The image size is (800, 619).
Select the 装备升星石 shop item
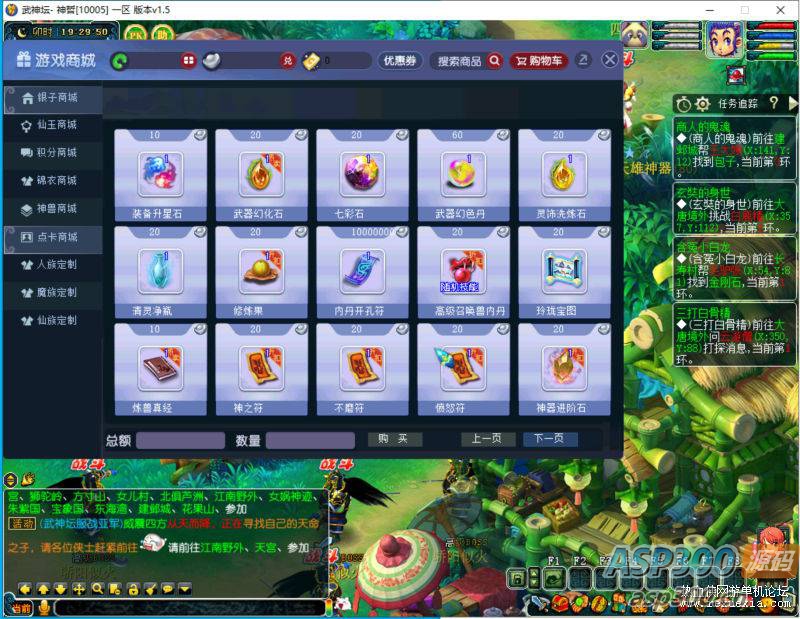click(160, 174)
